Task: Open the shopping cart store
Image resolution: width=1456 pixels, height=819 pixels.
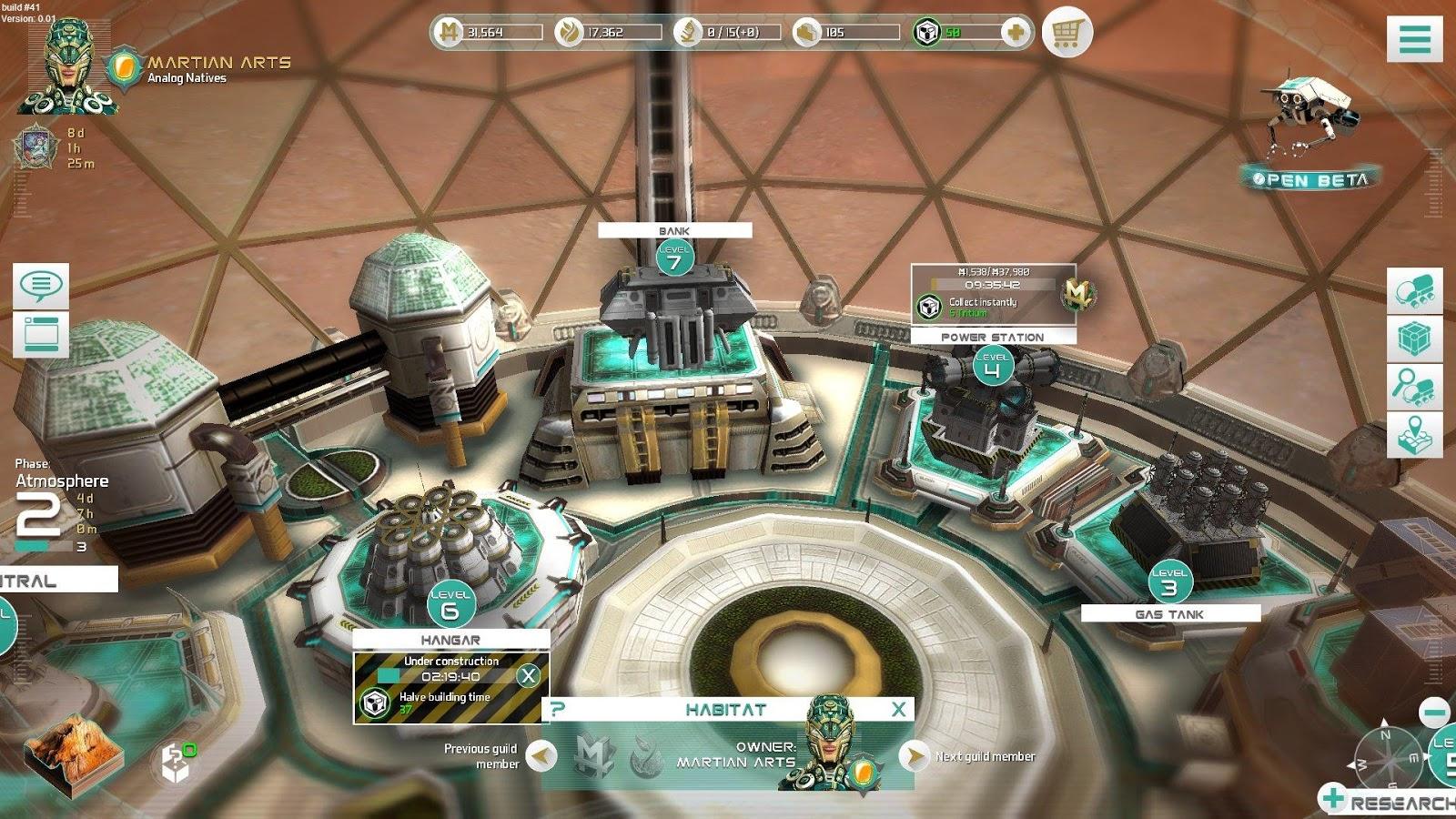Action: 1066,33
